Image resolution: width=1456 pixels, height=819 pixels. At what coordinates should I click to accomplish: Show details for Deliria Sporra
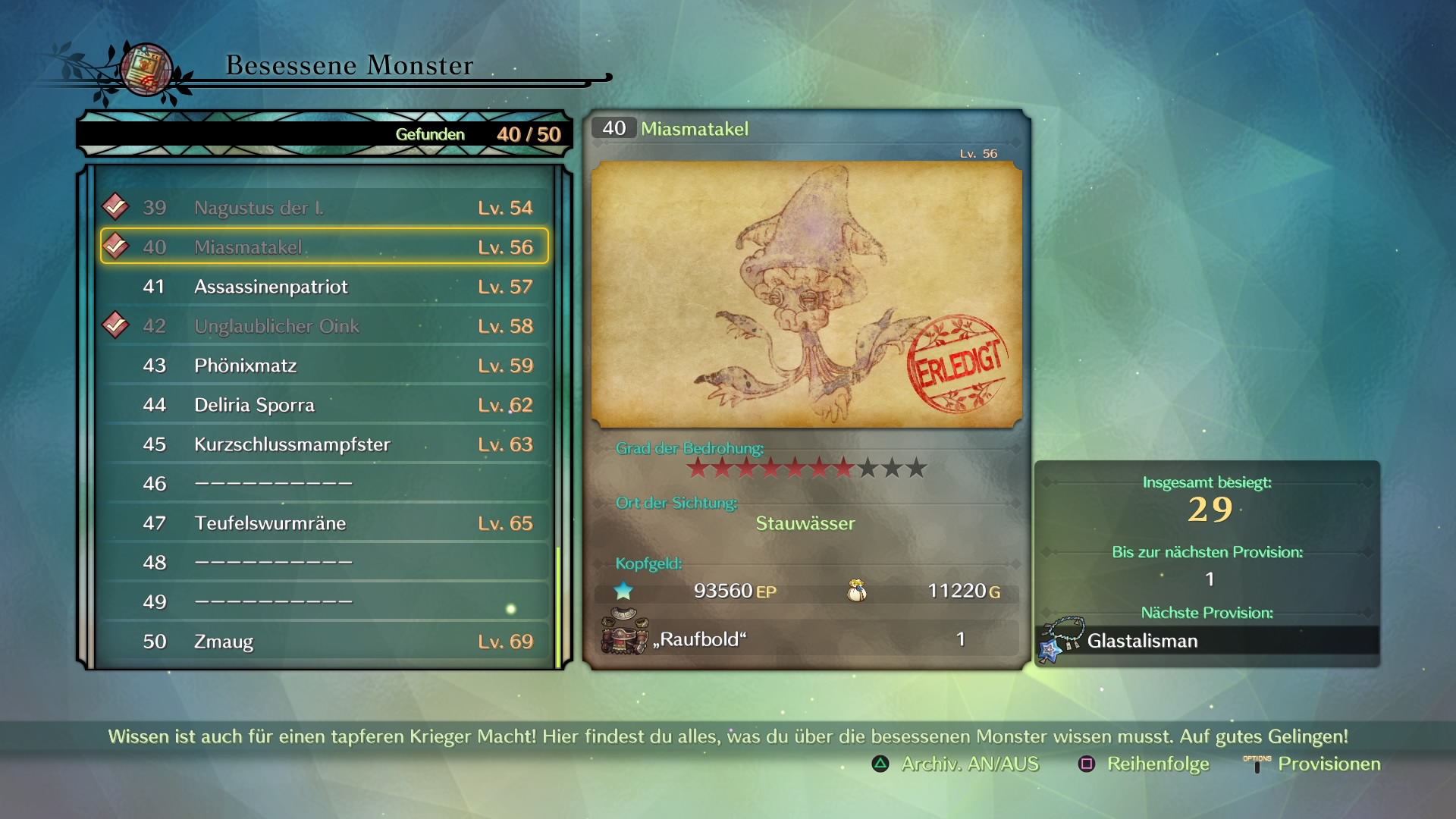[x=325, y=405]
